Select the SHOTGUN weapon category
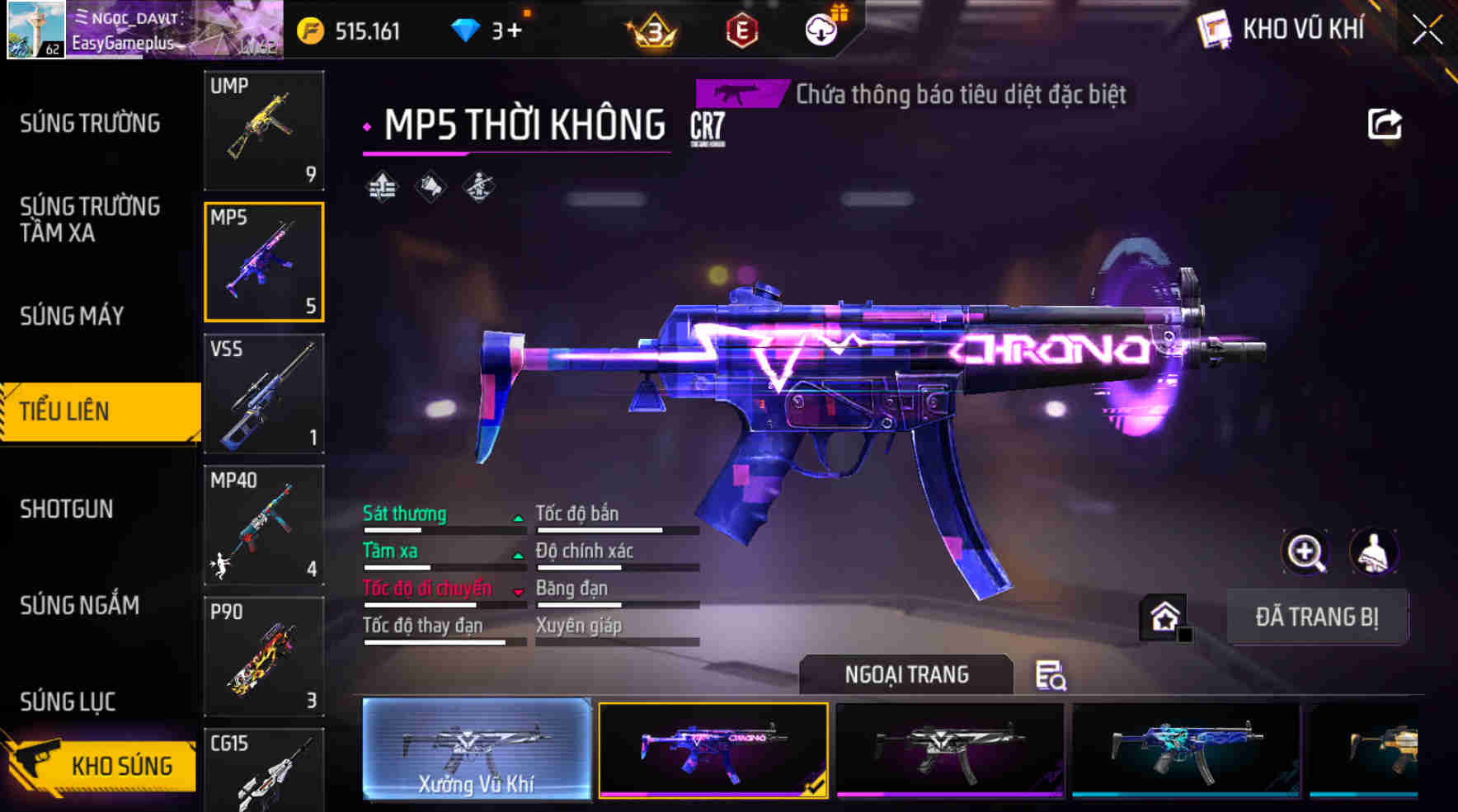This screenshot has height=812, width=1458. tap(66, 509)
